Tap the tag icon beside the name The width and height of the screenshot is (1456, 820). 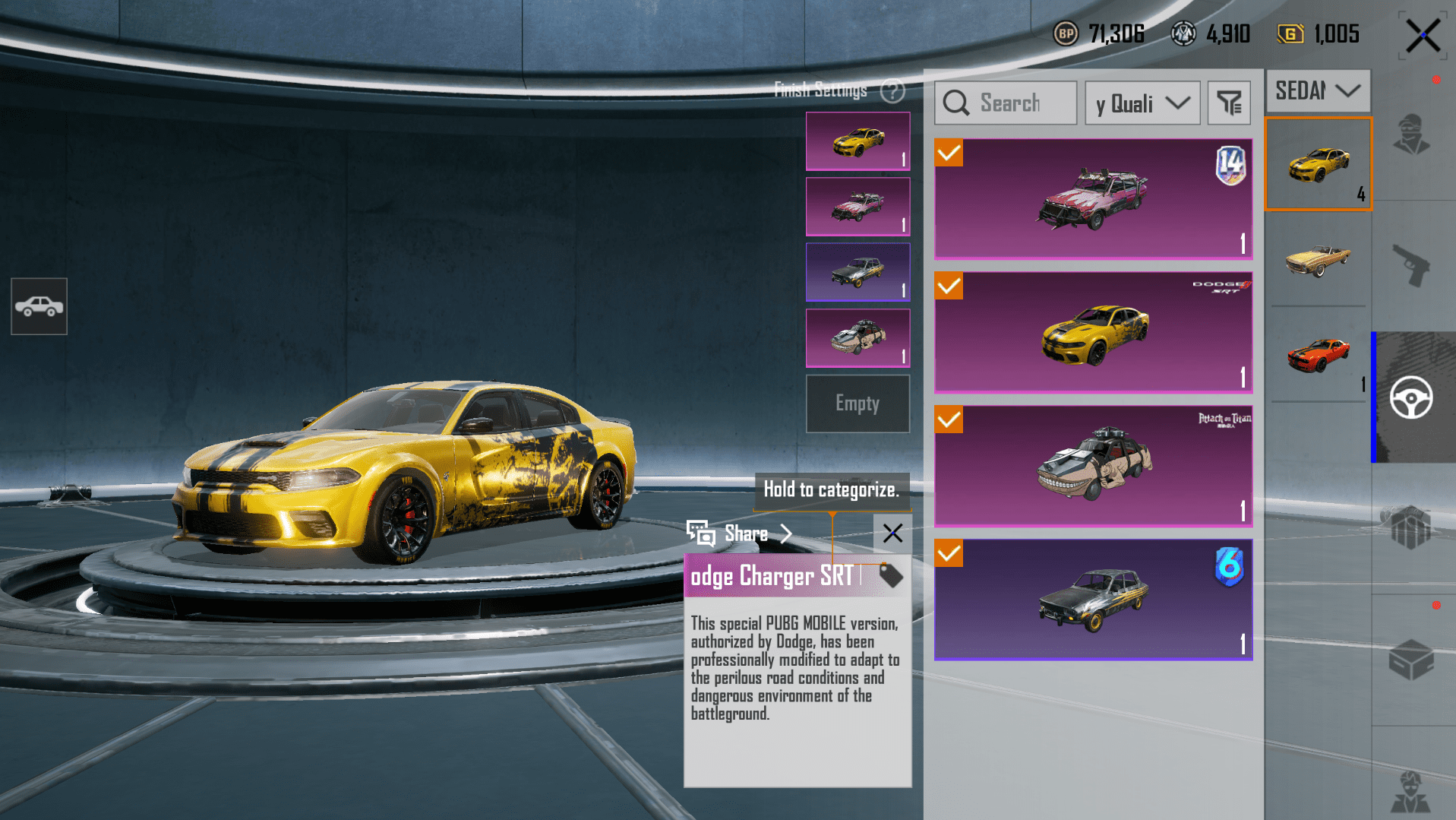(890, 576)
